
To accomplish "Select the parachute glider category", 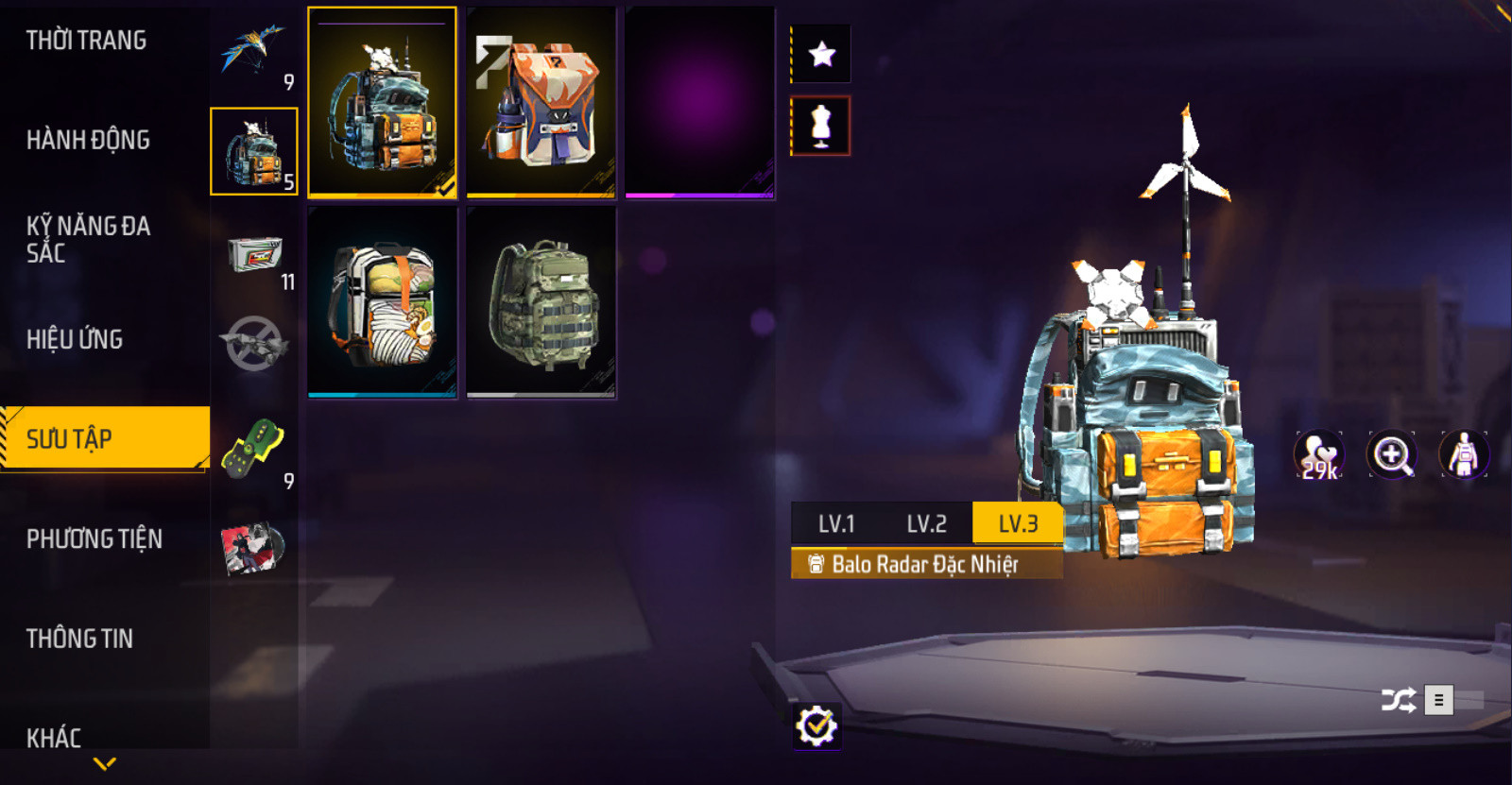I will tap(253, 52).
